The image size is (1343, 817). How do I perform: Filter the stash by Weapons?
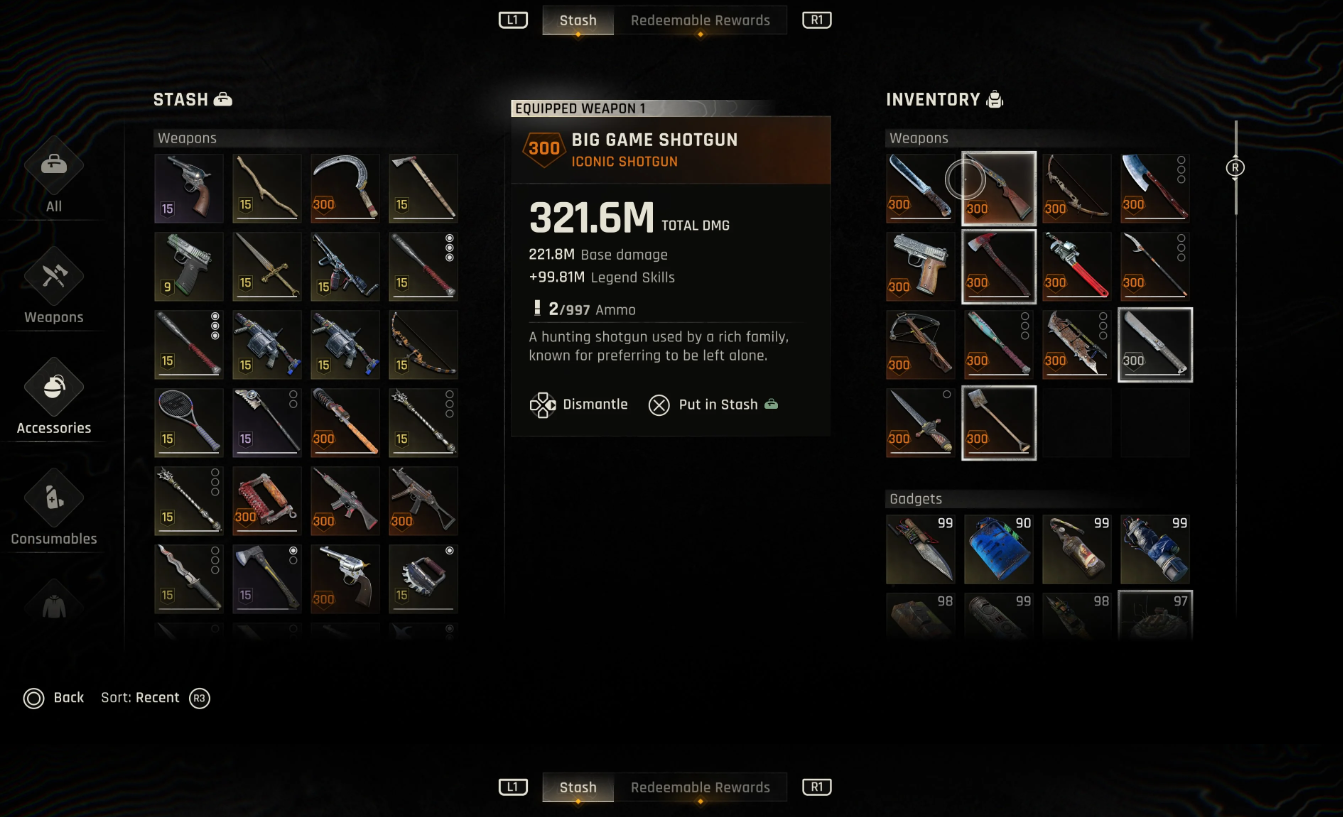[x=54, y=285]
